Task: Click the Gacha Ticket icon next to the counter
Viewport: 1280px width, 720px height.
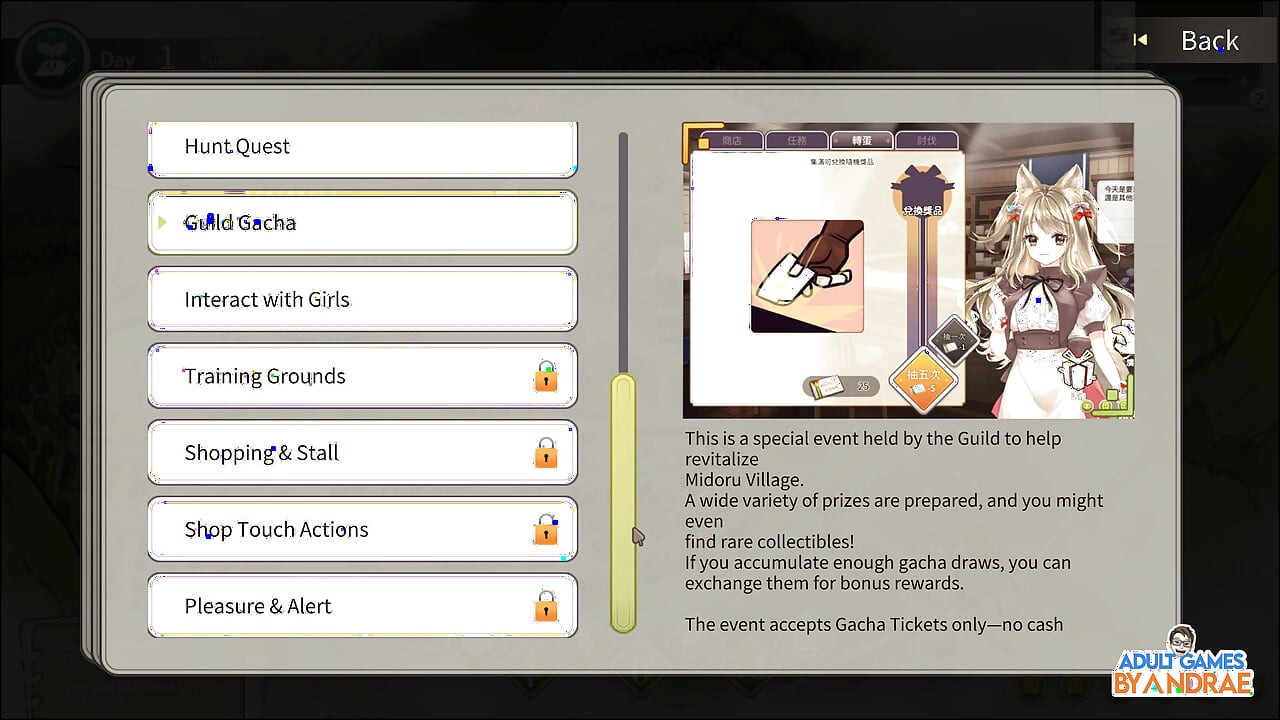Action: pyautogui.click(x=824, y=386)
